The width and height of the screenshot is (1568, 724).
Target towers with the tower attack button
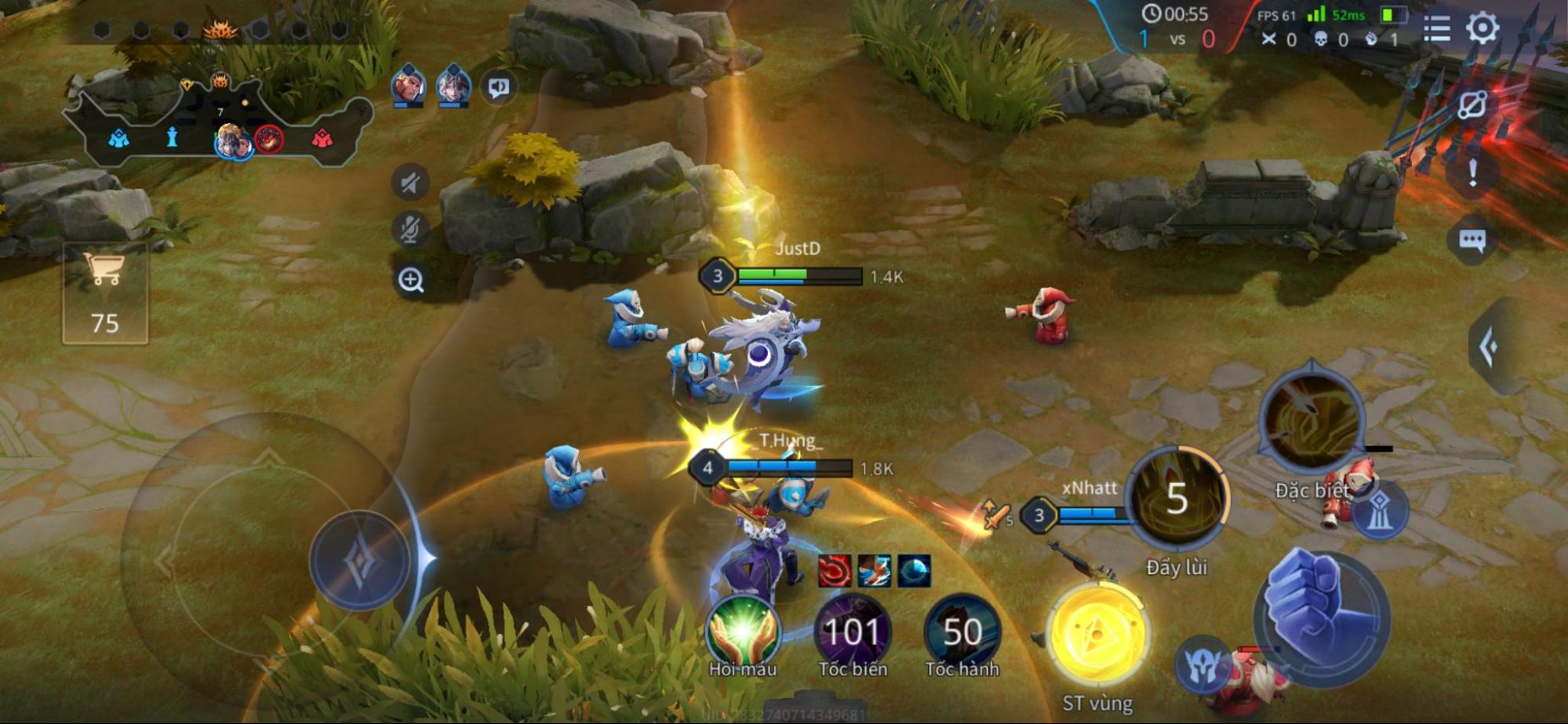click(x=1380, y=508)
